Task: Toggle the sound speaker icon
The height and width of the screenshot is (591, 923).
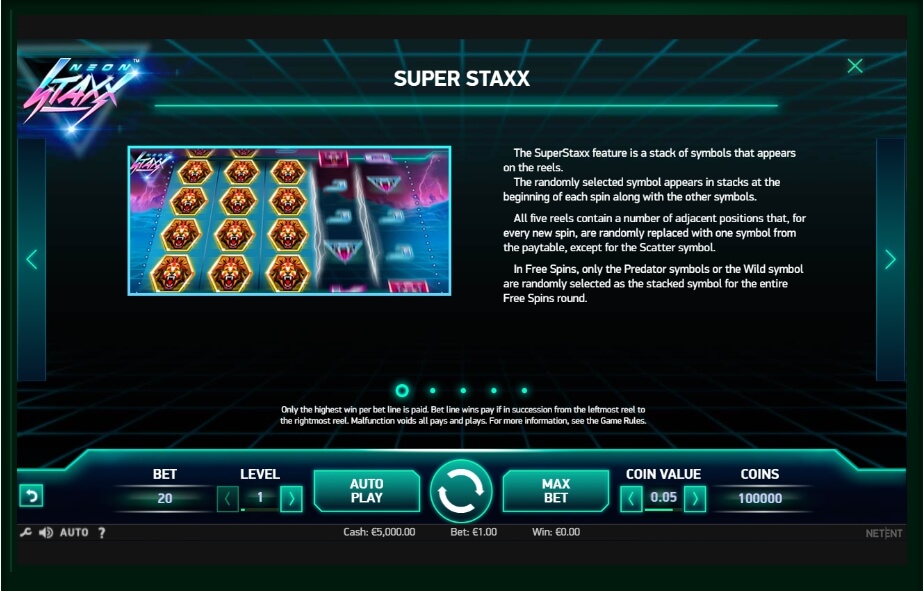Action: pos(45,533)
